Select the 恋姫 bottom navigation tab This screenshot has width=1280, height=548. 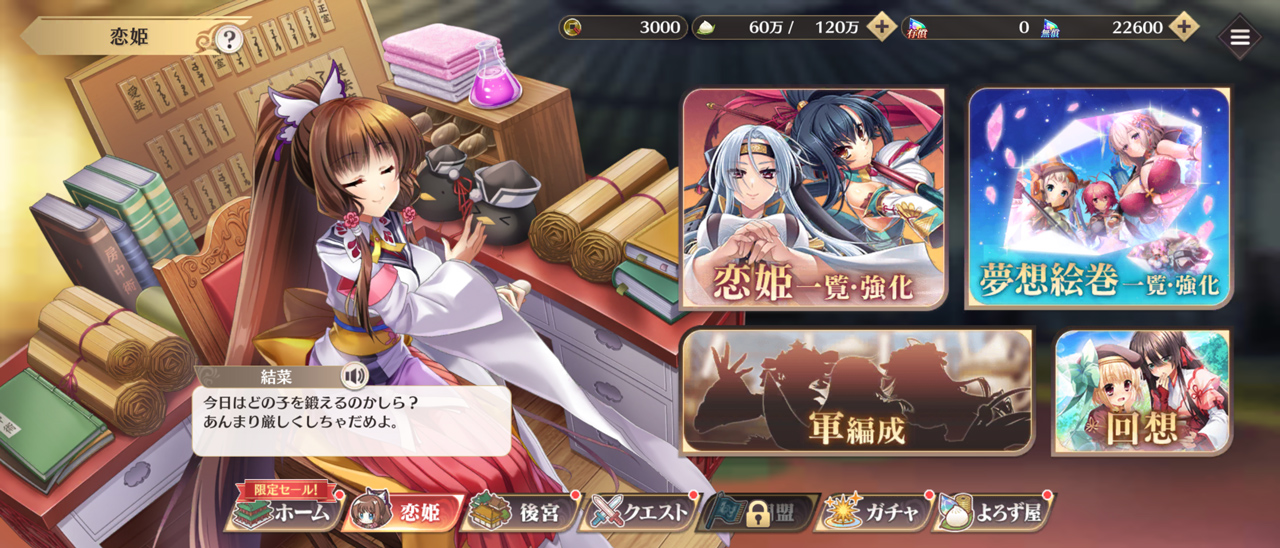tap(402, 513)
